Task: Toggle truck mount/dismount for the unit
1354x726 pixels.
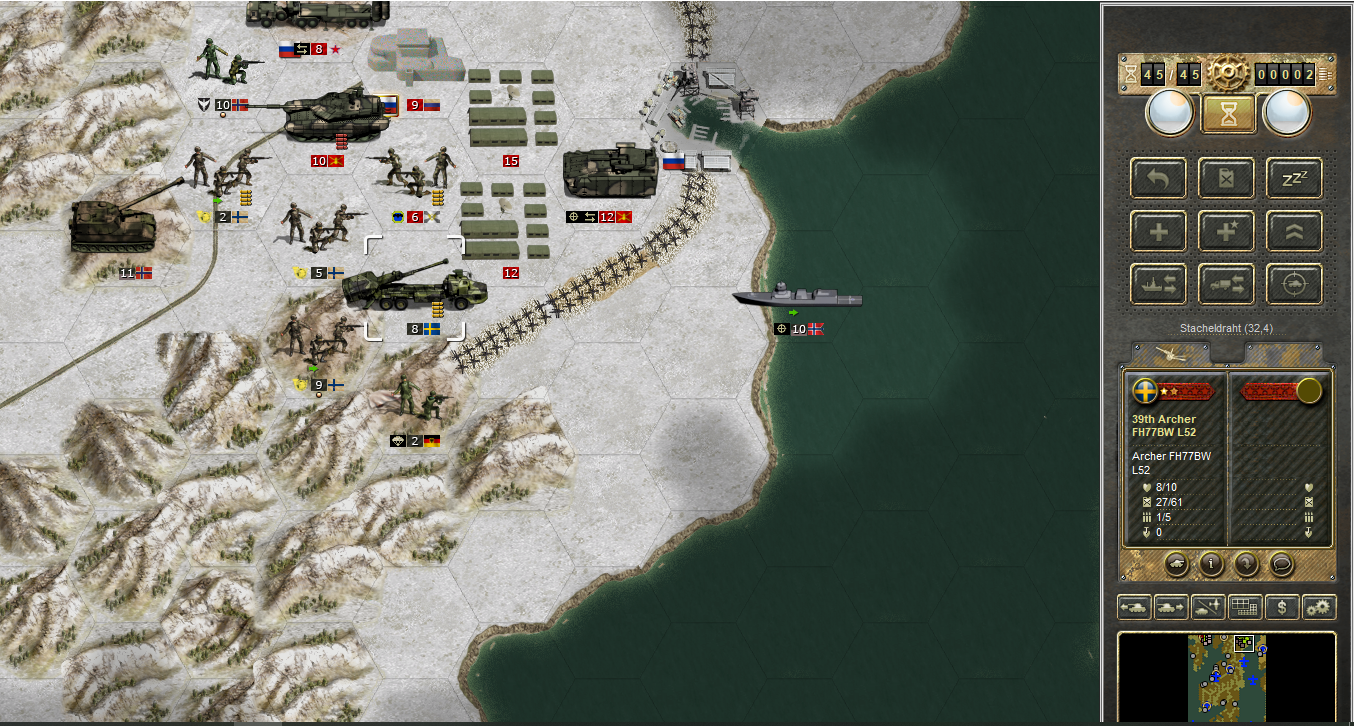Action: 1227,284
